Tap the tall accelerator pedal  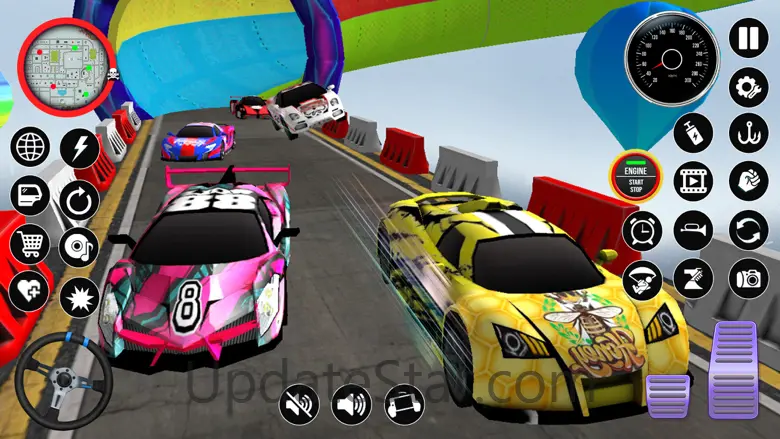point(733,370)
